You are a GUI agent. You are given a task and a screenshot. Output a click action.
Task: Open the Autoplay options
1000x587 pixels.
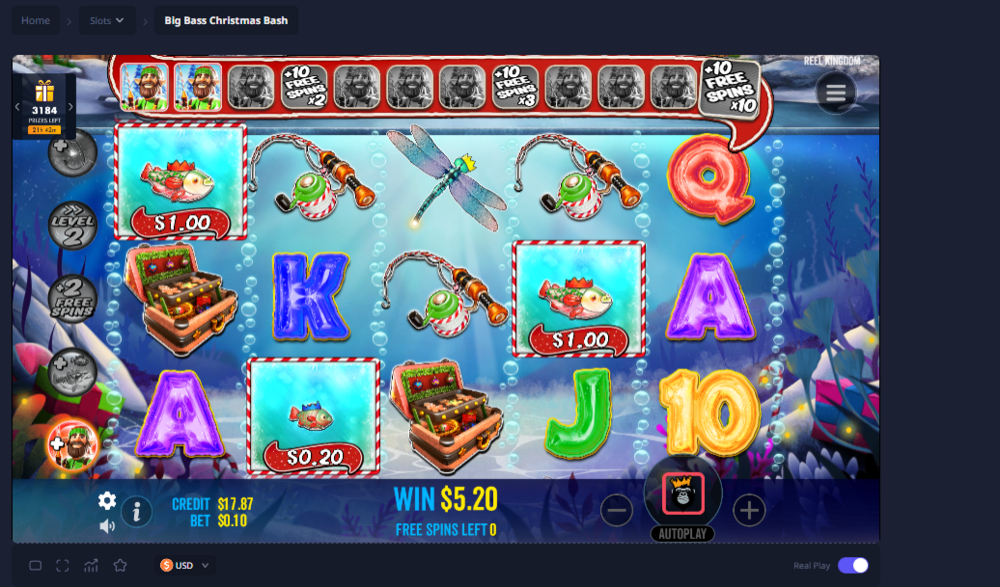coord(683,534)
